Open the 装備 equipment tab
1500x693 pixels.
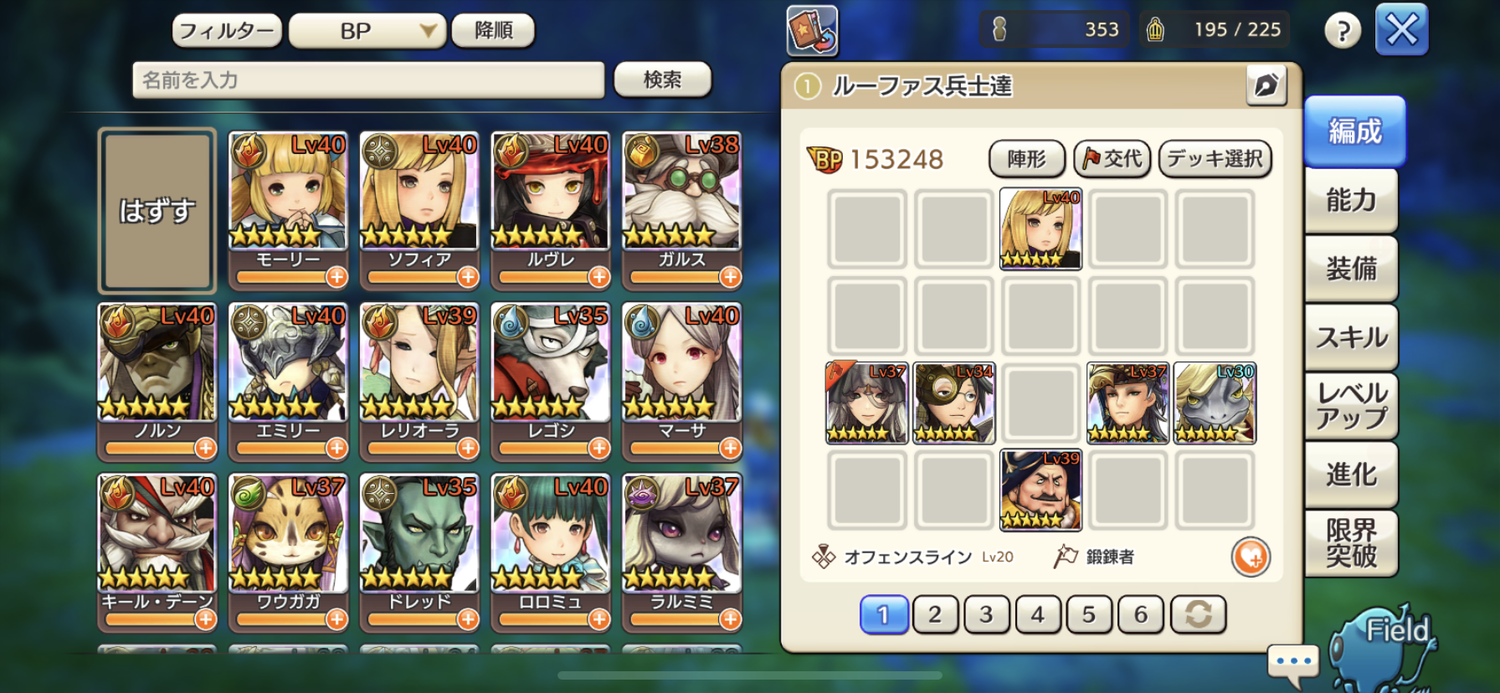coord(1351,269)
